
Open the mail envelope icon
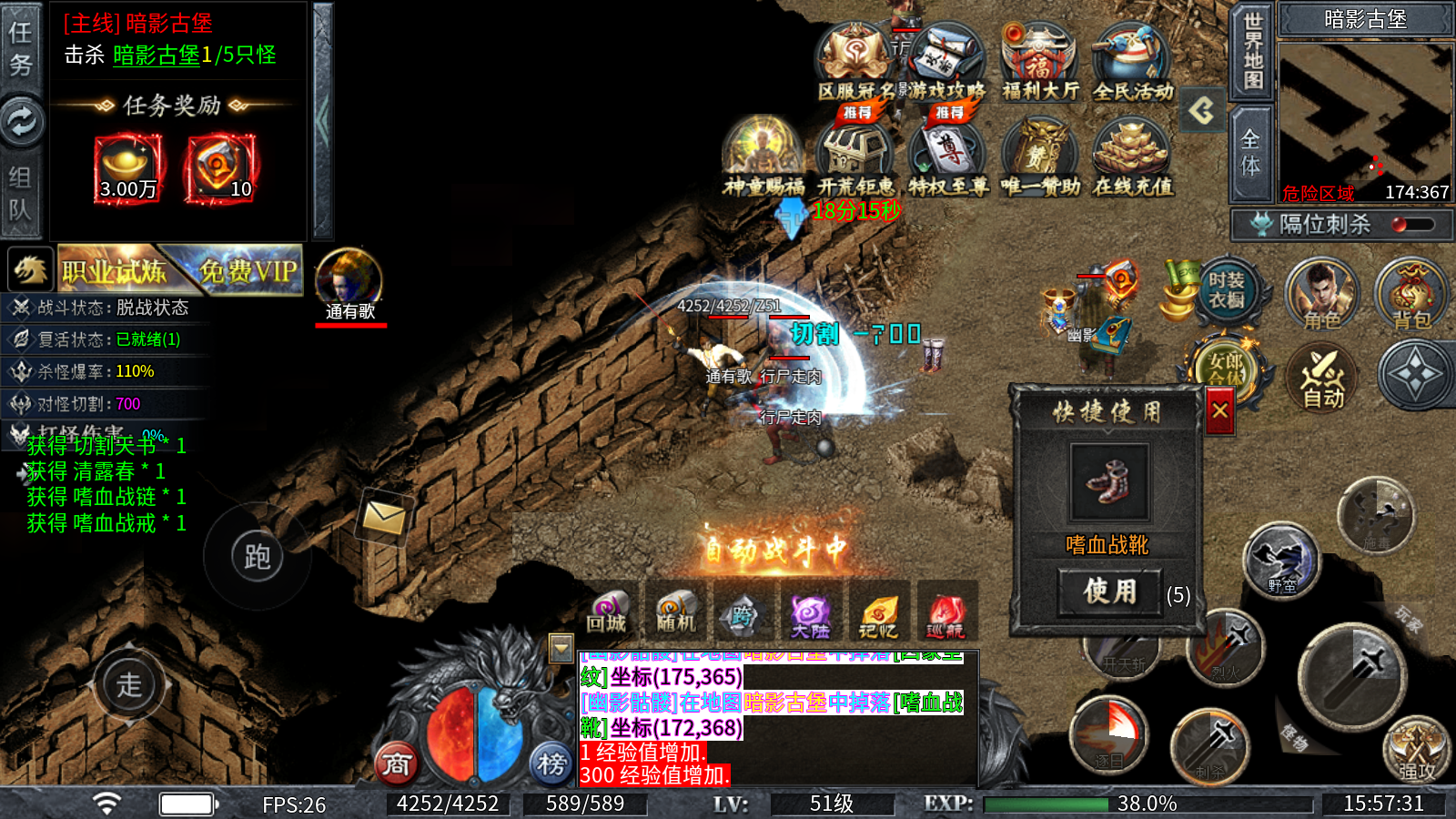click(384, 519)
